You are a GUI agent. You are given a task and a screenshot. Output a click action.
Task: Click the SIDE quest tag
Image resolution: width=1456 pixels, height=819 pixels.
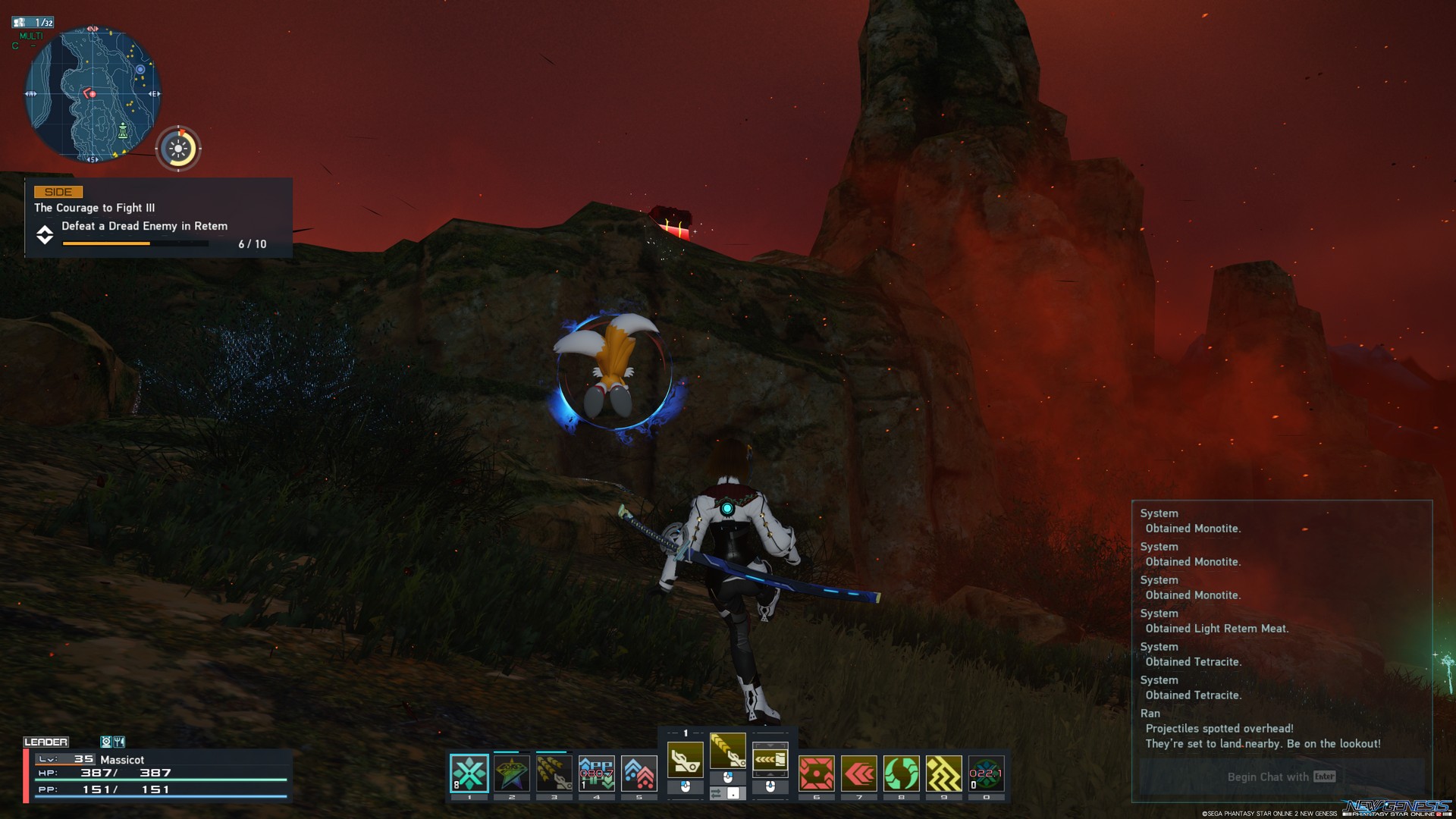click(x=57, y=192)
